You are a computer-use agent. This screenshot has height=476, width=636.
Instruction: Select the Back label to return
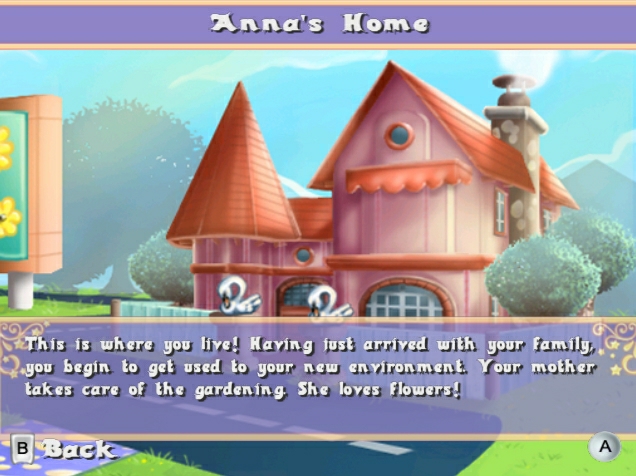[78, 449]
